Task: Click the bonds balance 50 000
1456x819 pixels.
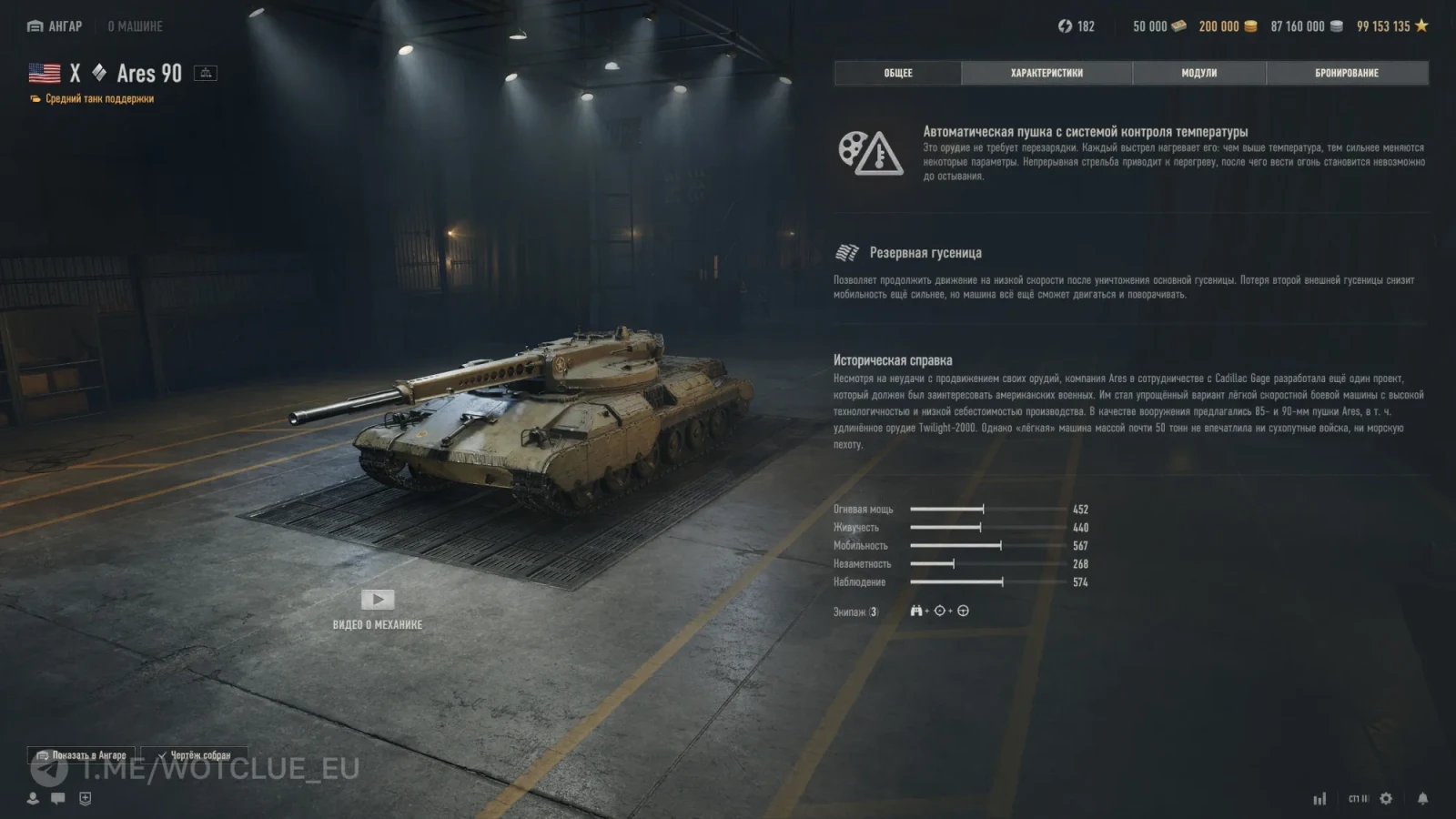Action: 1158,26
